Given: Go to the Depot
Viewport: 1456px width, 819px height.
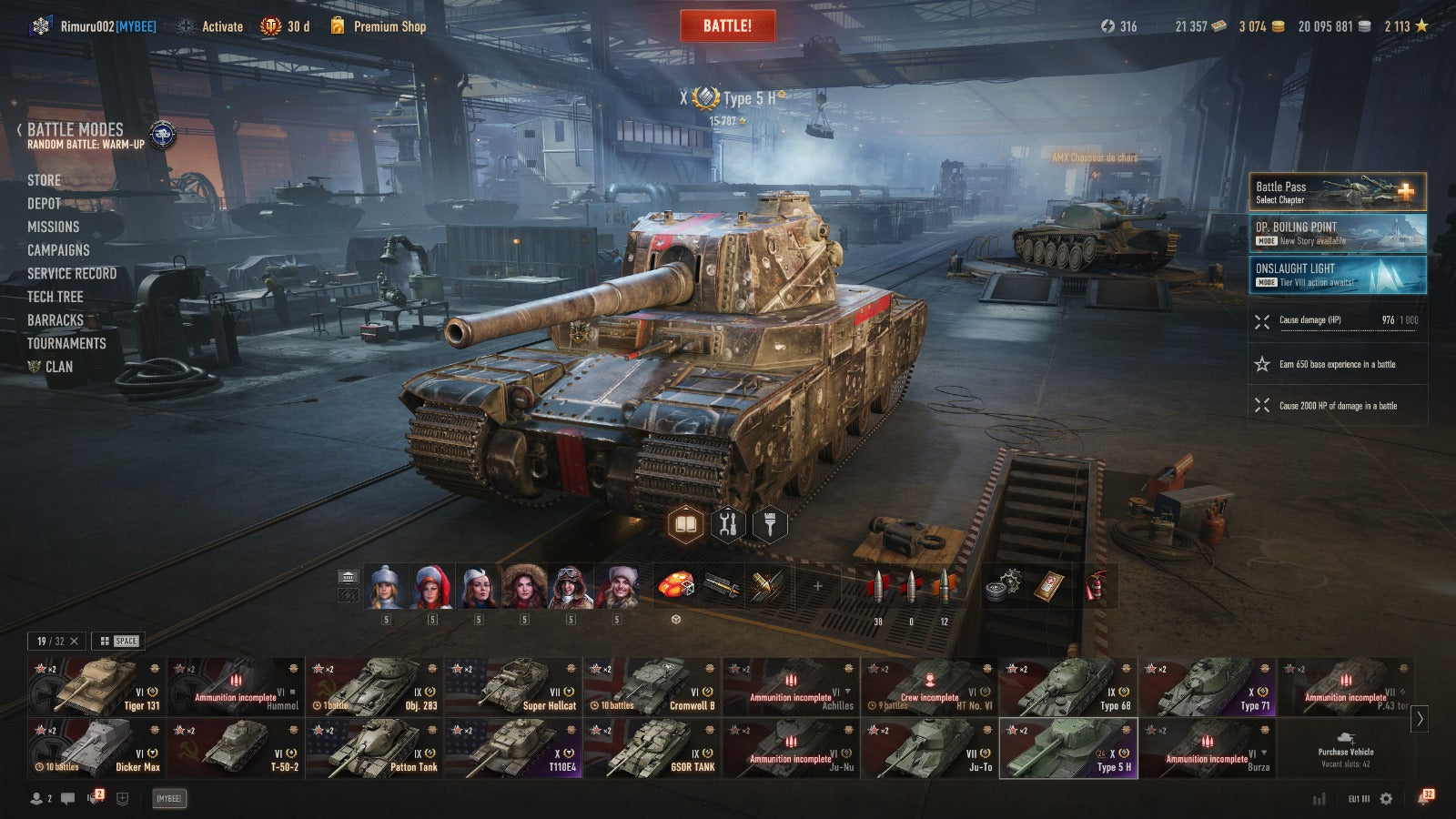Looking at the screenshot, I should pyautogui.click(x=44, y=204).
